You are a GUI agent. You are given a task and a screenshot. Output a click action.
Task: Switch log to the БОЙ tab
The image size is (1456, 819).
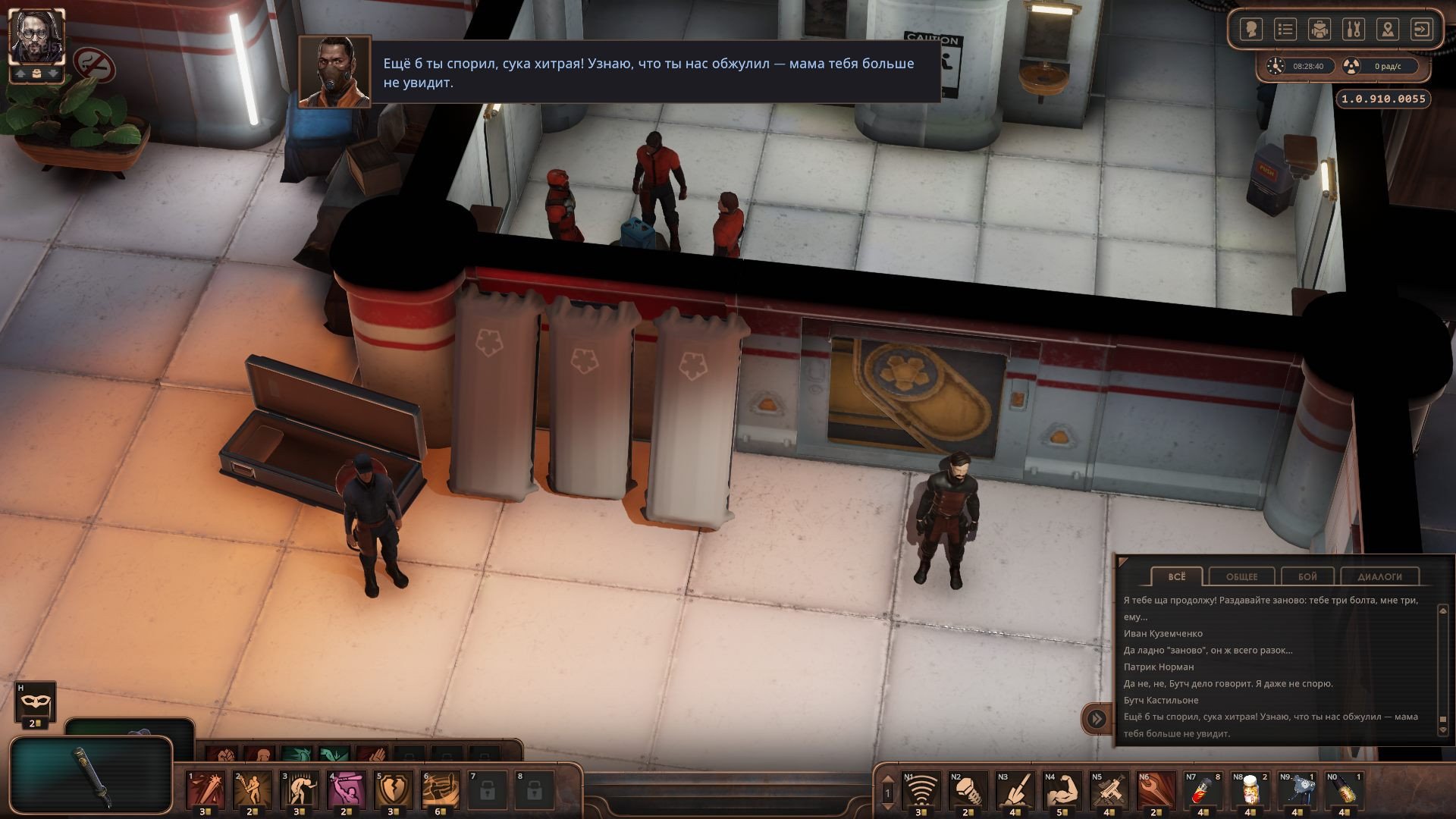tap(1307, 576)
